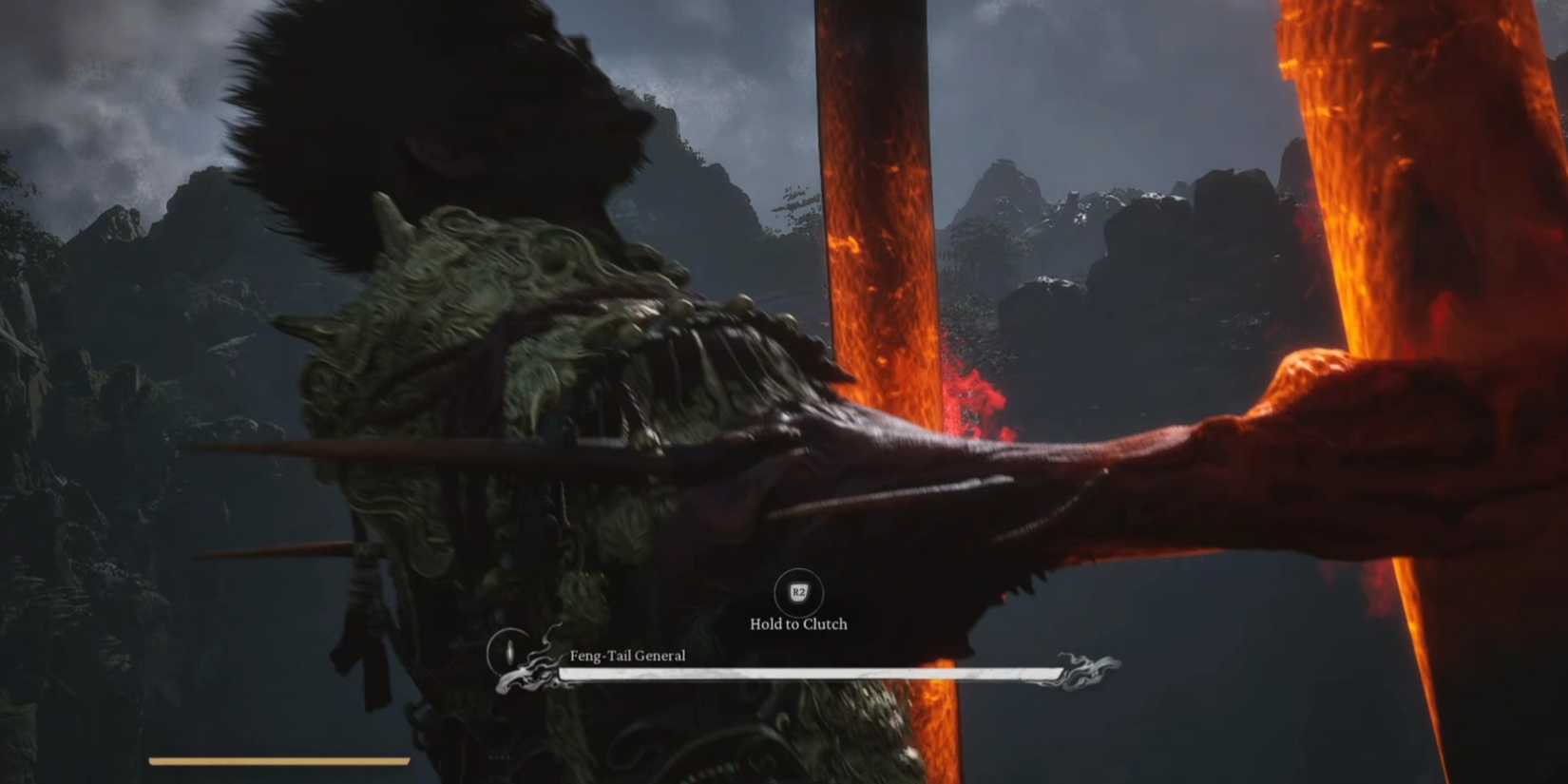Select the Feng-Tail General name label
The height and width of the screenshot is (784, 1568).
(x=627, y=656)
